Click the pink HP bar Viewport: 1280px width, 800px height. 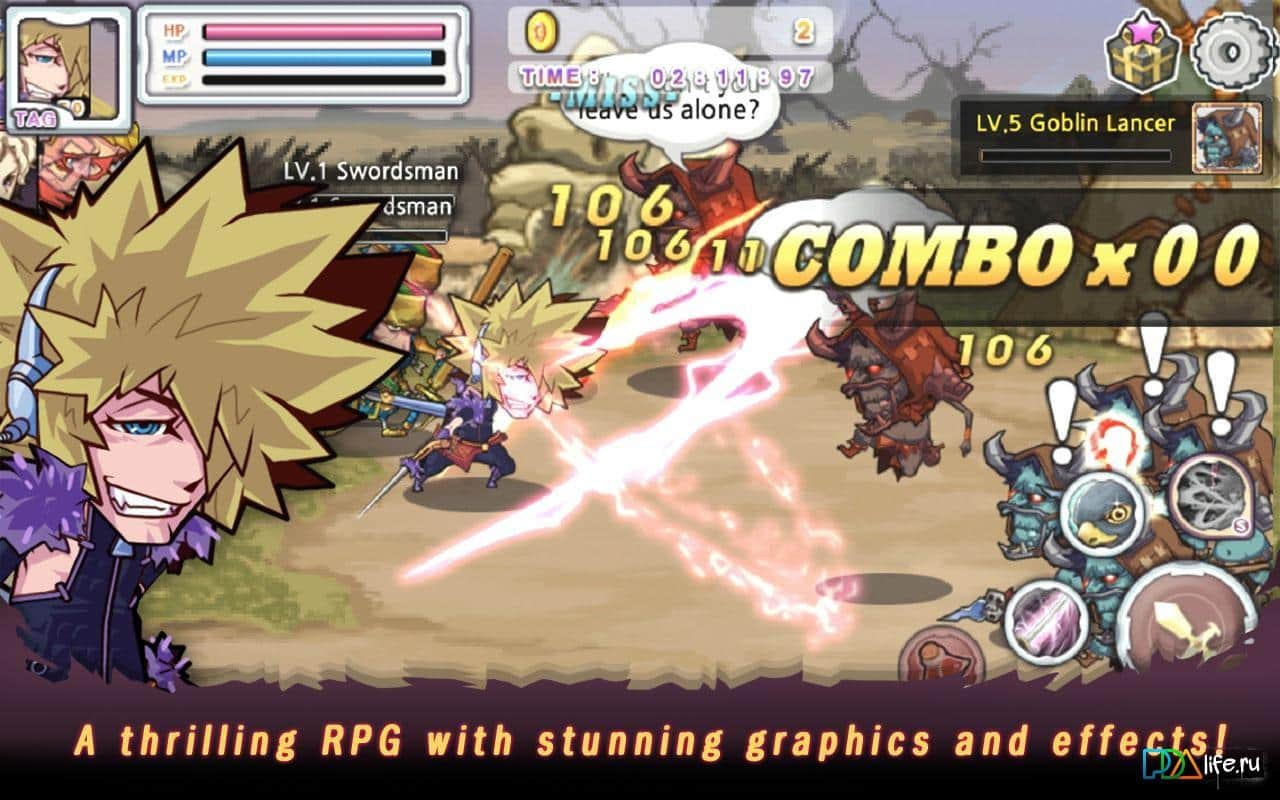[x=320, y=32]
